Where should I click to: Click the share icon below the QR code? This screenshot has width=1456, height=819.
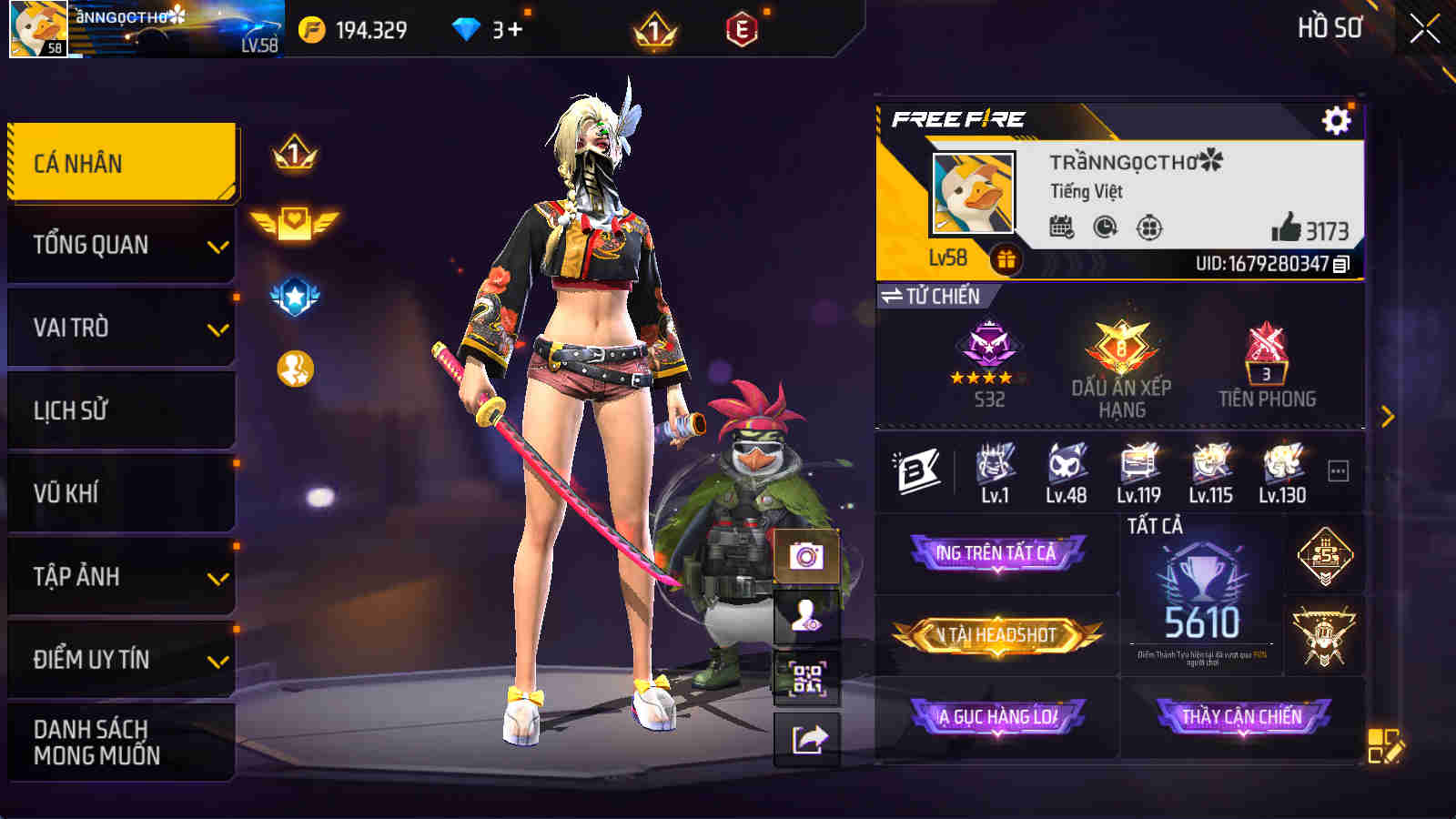[804, 739]
